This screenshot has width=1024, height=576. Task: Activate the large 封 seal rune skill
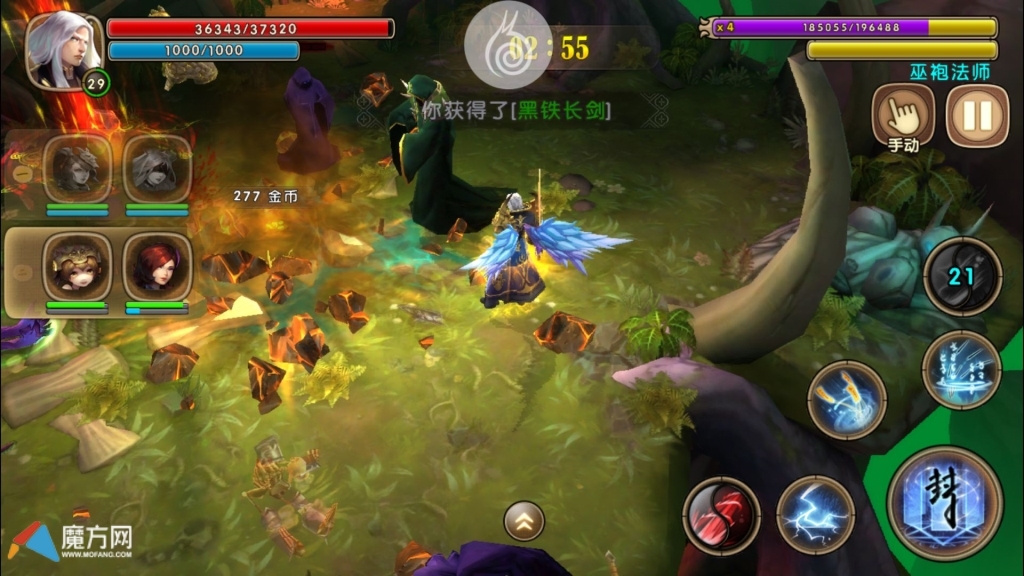point(944,502)
